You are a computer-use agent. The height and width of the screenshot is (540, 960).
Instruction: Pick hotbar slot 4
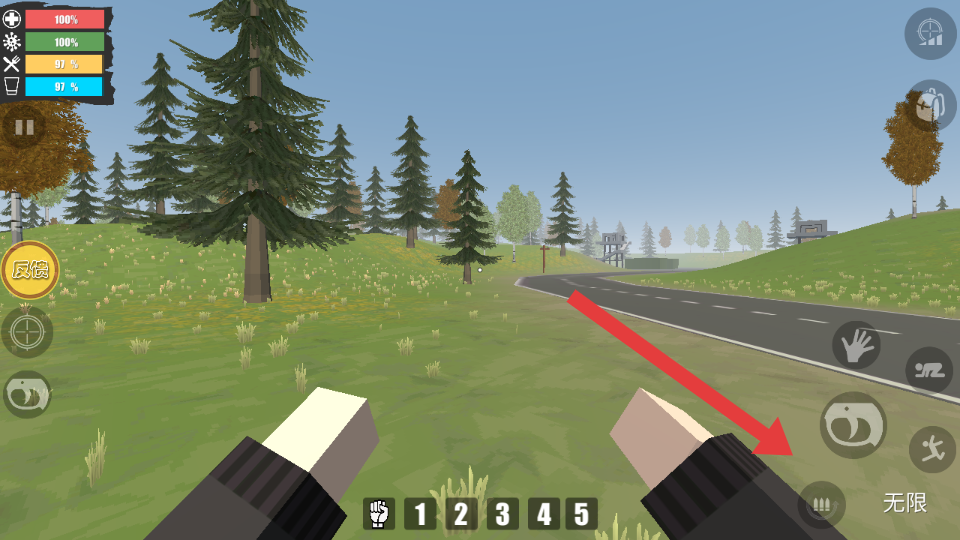pyautogui.click(x=543, y=514)
